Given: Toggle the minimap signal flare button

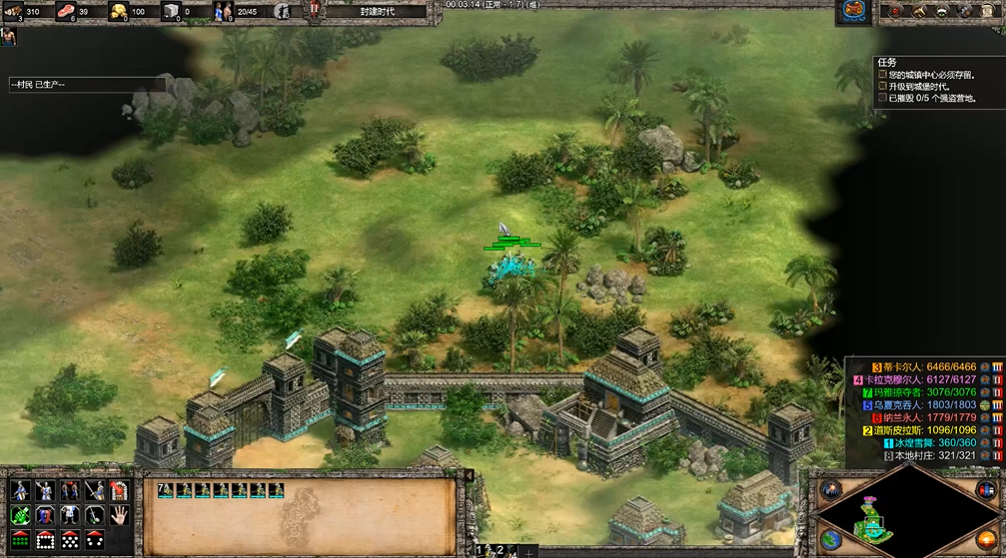Looking at the screenshot, I should pyautogui.click(x=829, y=490).
